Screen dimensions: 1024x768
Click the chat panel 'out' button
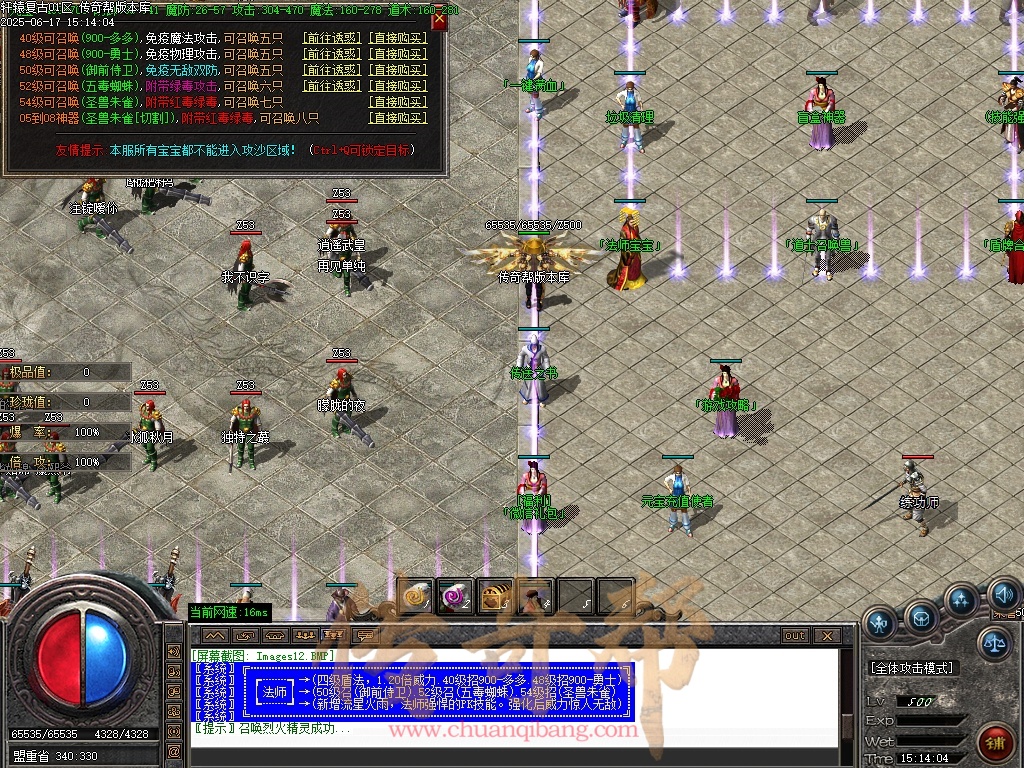coord(795,636)
